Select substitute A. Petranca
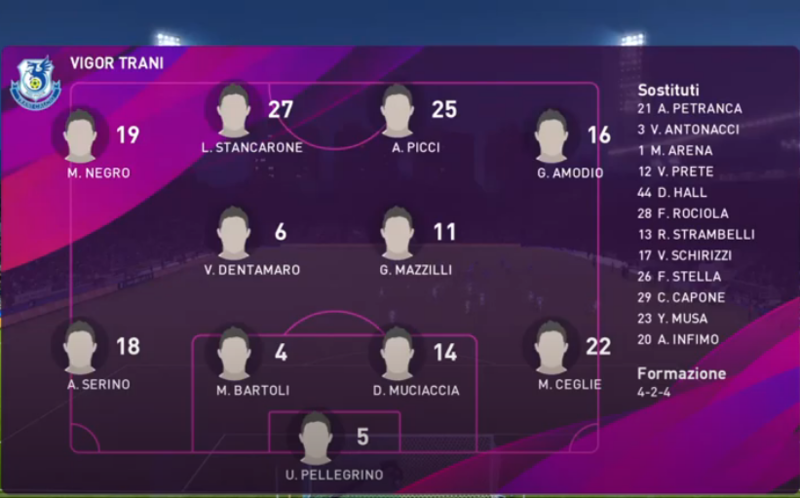 coord(689,108)
